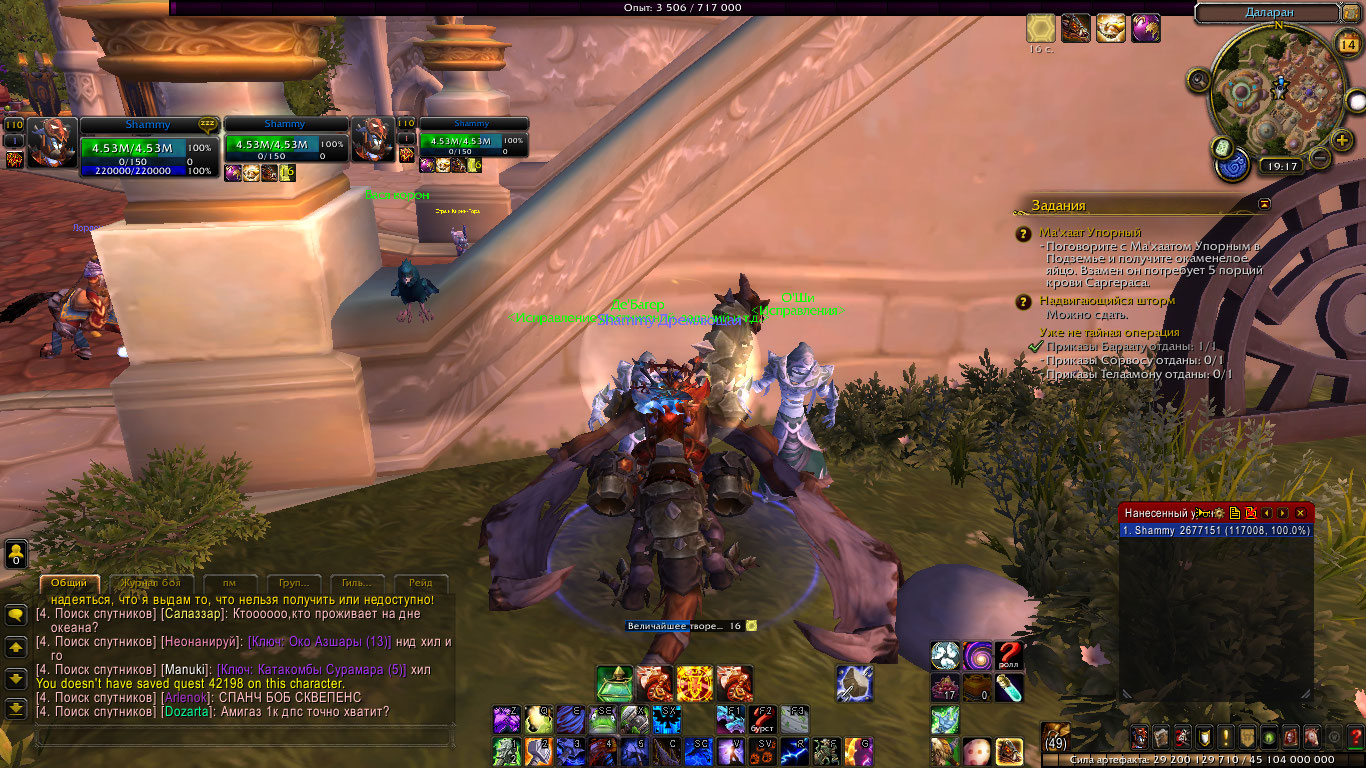Jump chat to the bottom

pyautogui.click(x=16, y=709)
